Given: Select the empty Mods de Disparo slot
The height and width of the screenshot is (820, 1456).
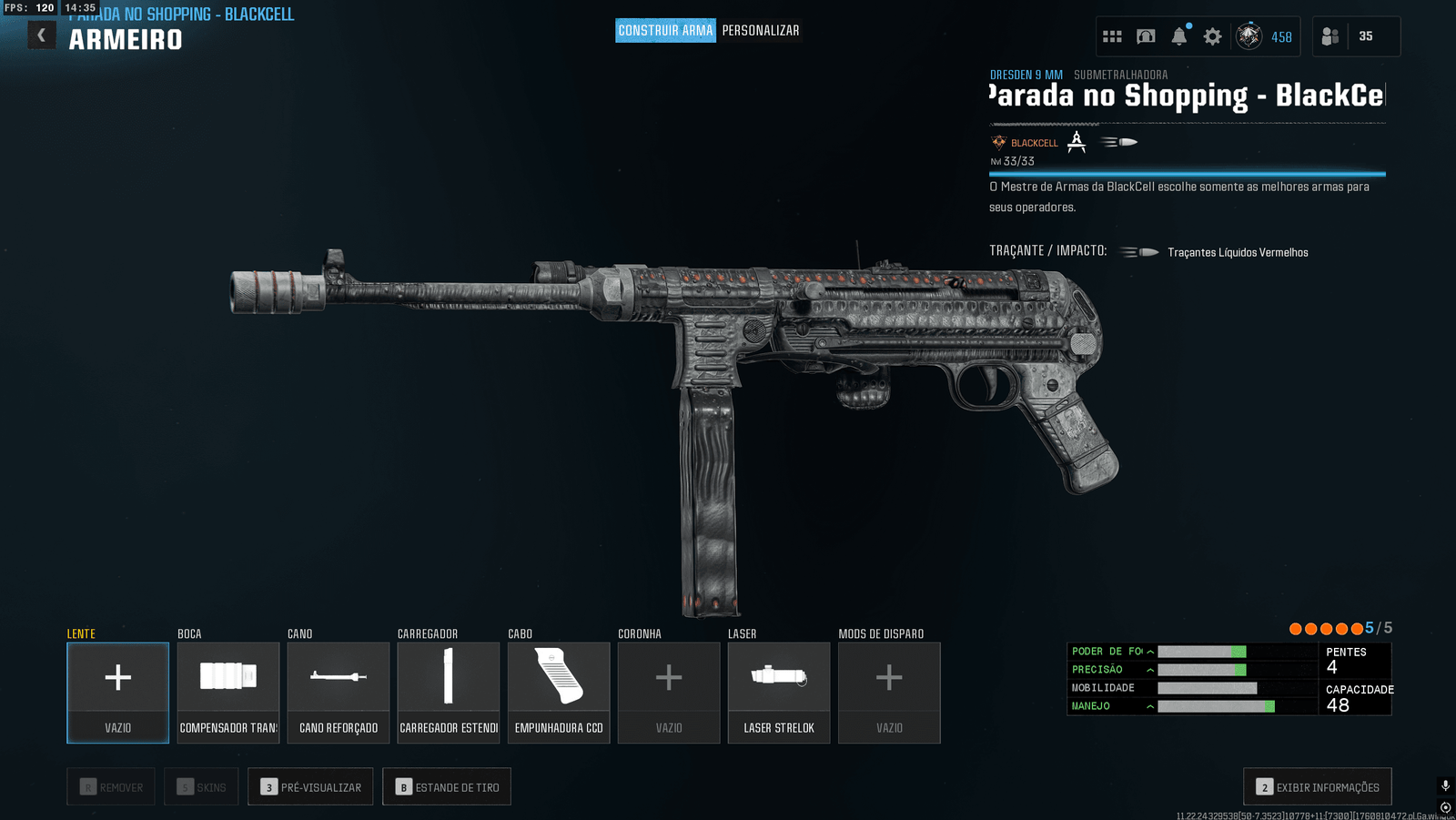Looking at the screenshot, I should tap(889, 693).
